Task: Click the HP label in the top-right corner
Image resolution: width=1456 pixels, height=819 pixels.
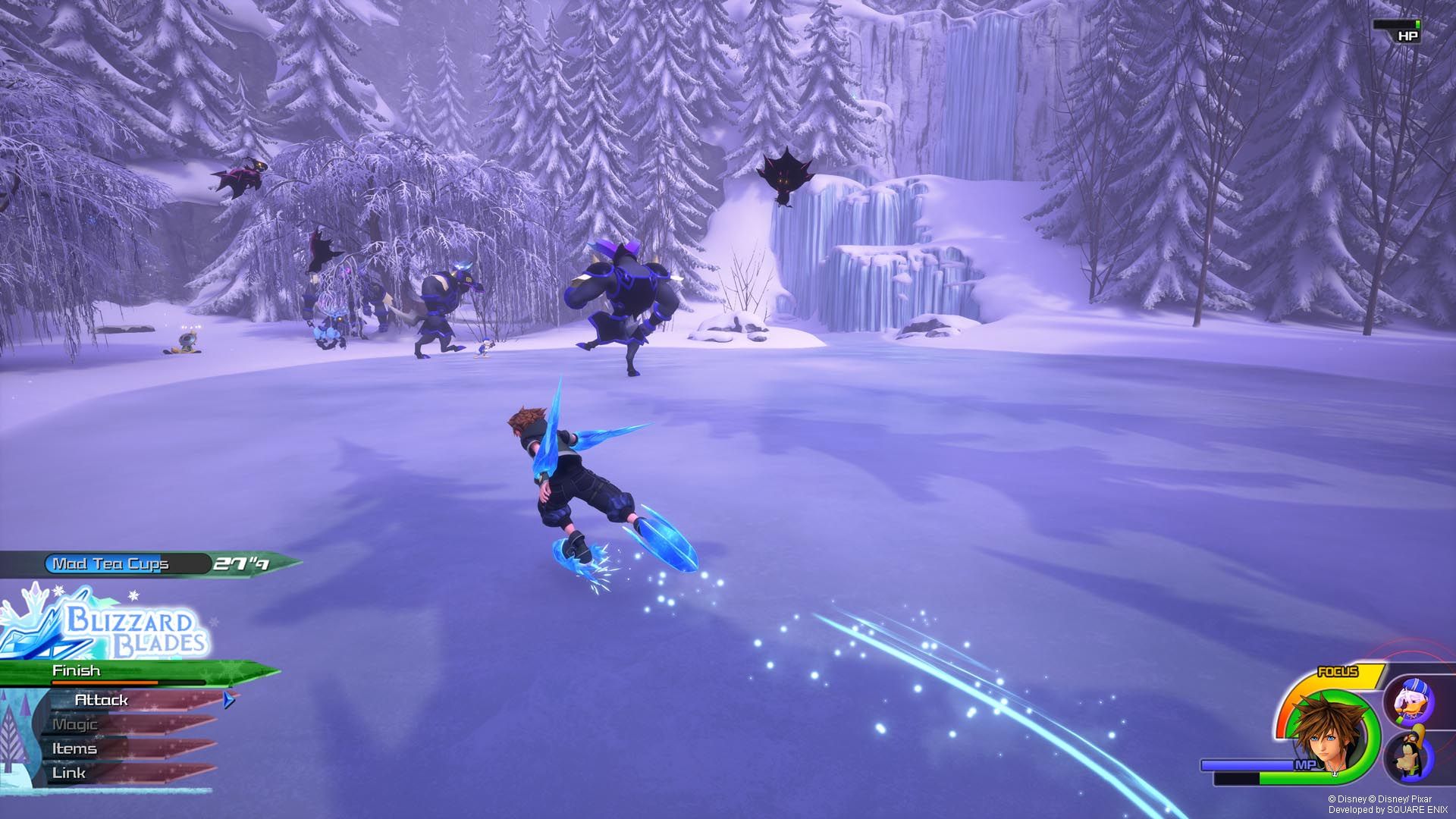Action: click(x=1408, y=34)
